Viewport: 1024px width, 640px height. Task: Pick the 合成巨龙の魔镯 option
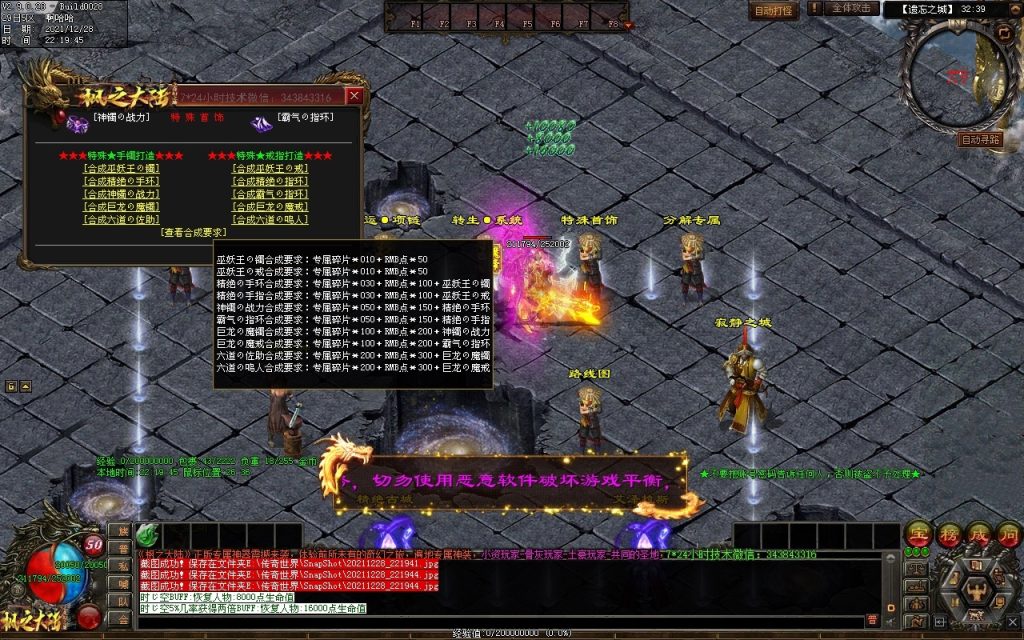coord(121,206)
